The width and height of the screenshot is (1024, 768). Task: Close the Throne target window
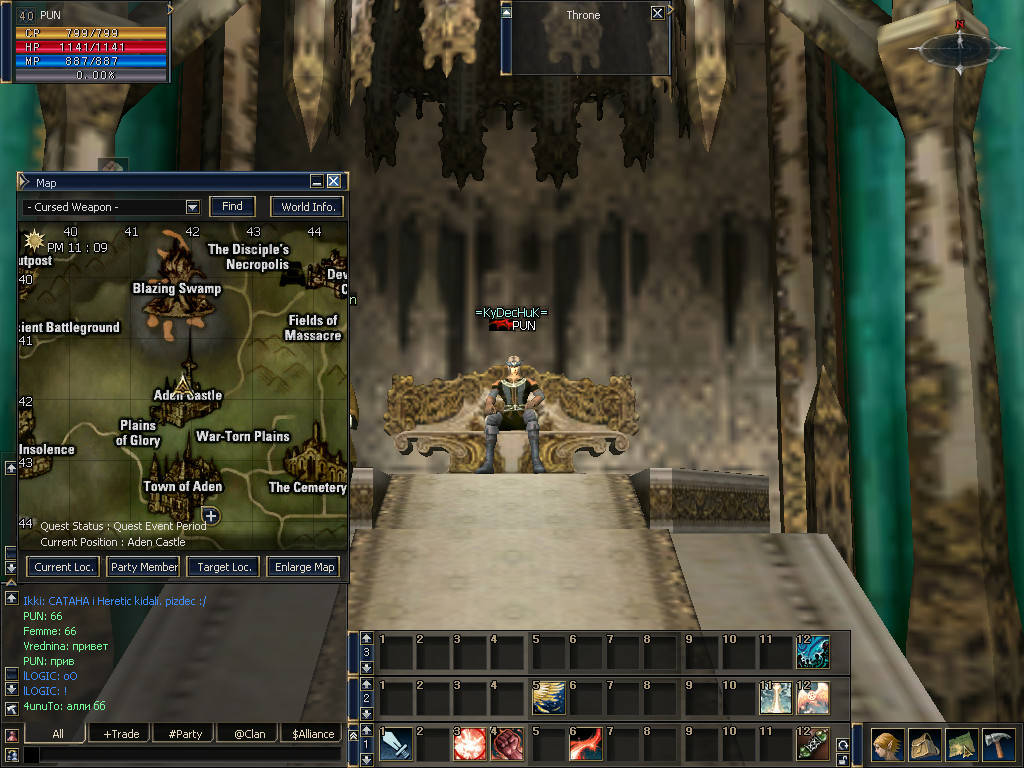coord(657,14)
